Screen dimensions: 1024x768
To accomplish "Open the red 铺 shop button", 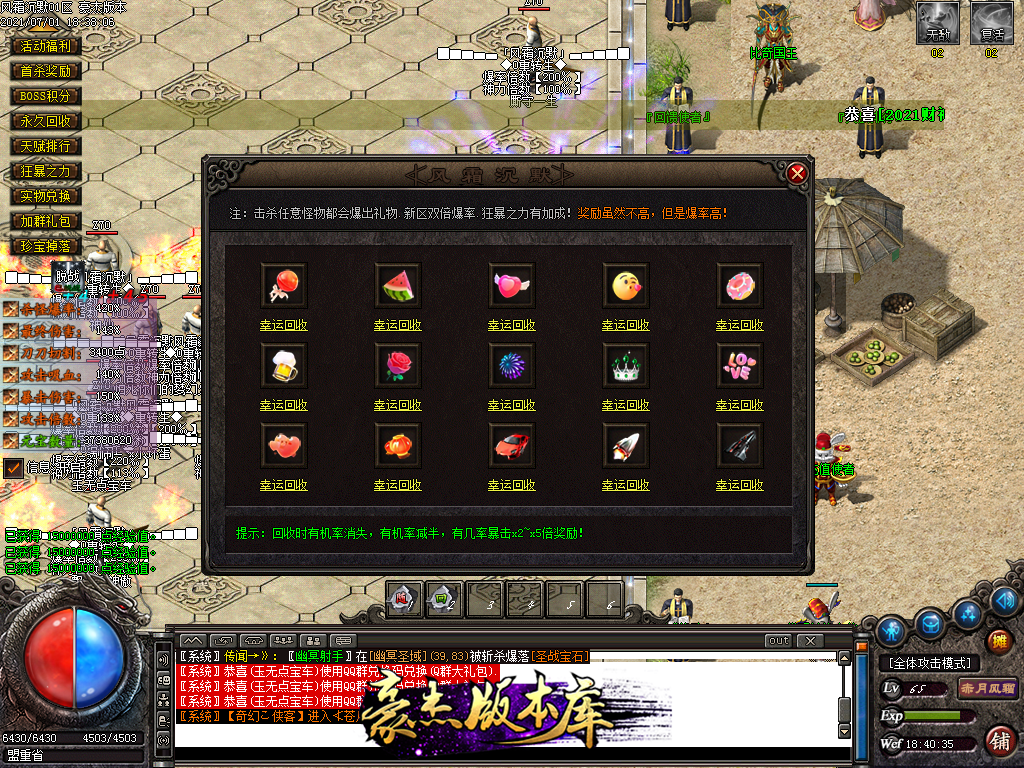I will pyautogui.click(x=998, y=741).
